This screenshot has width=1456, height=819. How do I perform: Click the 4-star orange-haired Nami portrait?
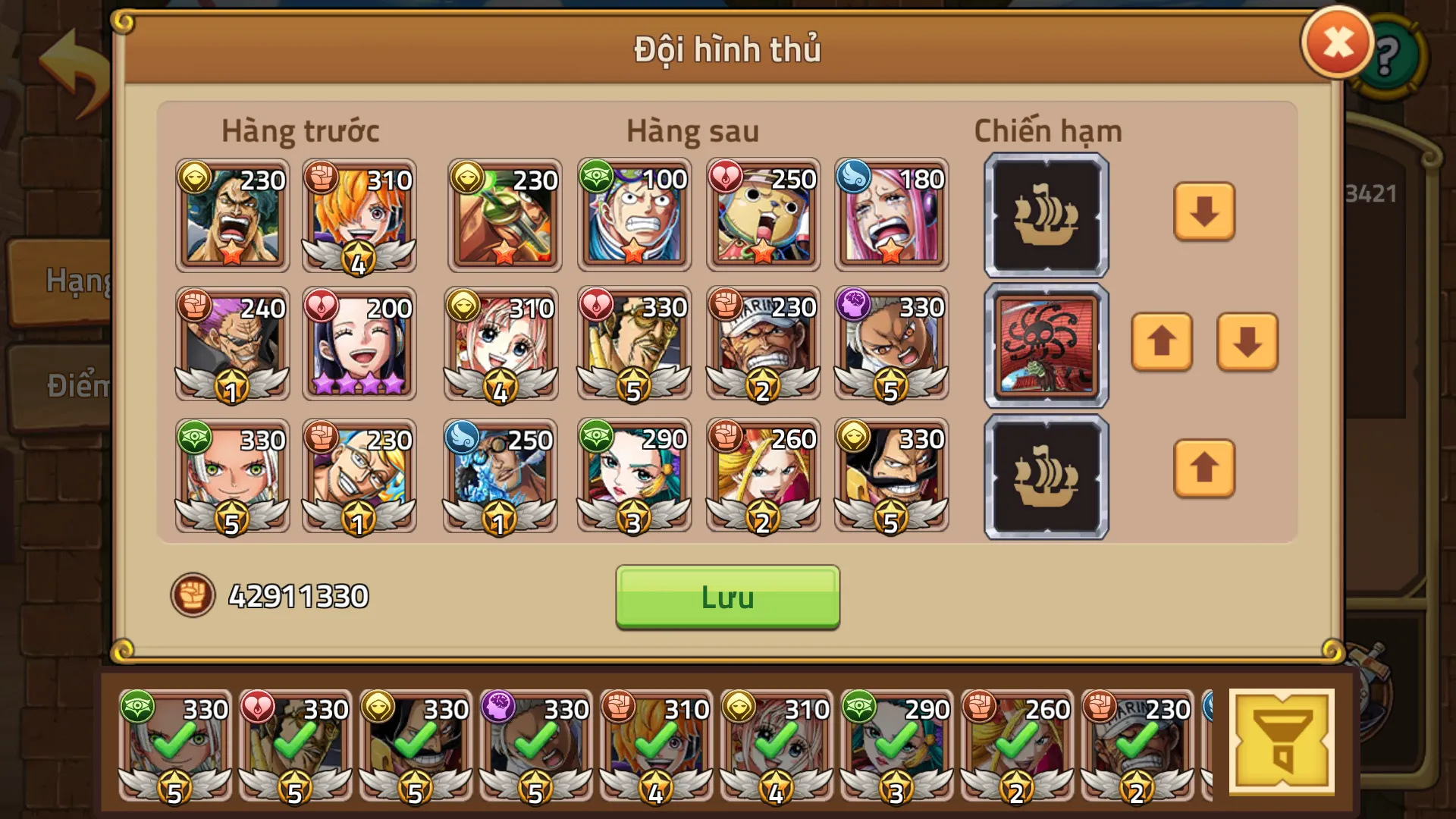coord(358,216)
